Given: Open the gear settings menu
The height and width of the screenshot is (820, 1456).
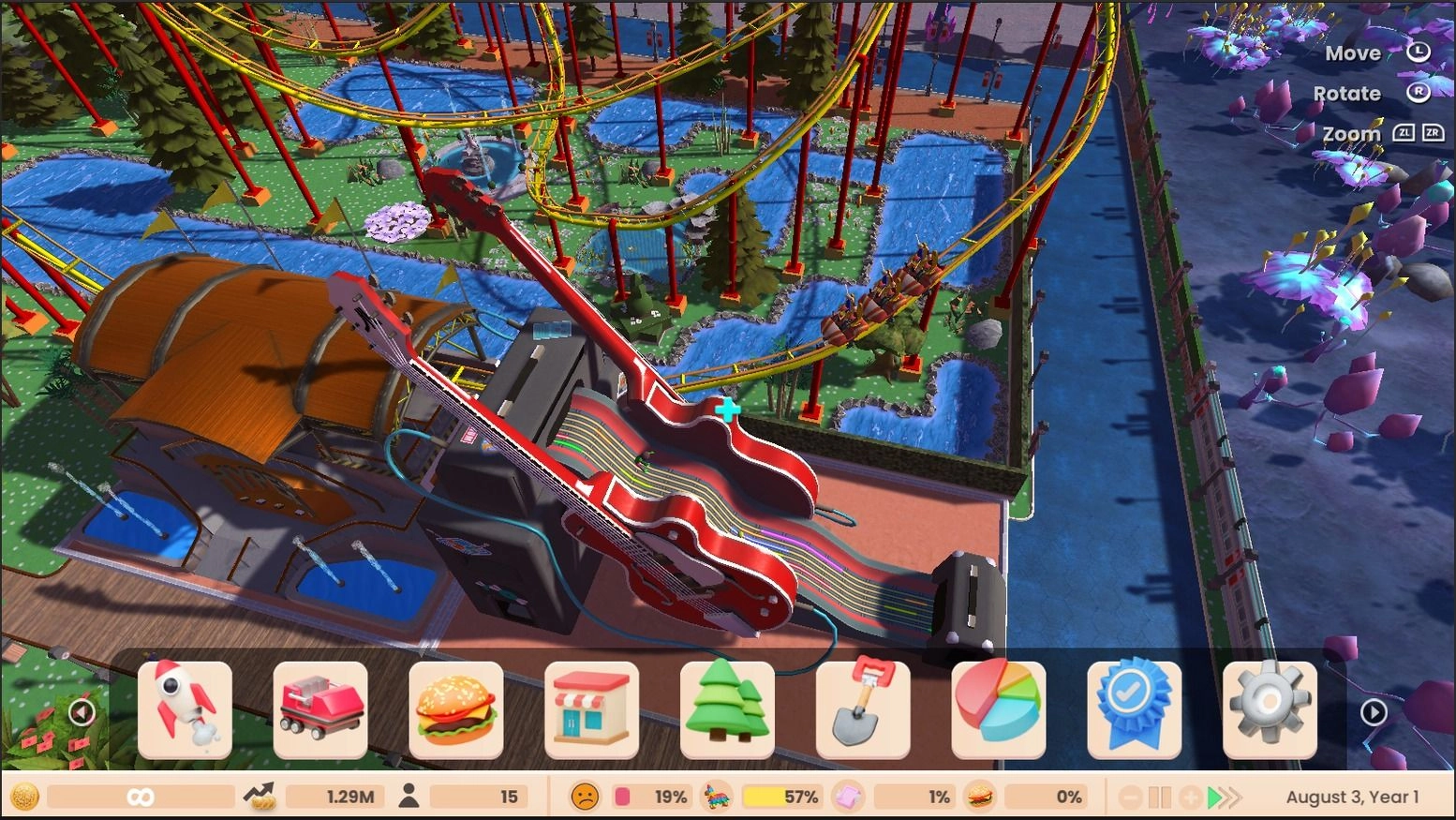Looking at the screenshot, I should click(x=1270, y=710).
